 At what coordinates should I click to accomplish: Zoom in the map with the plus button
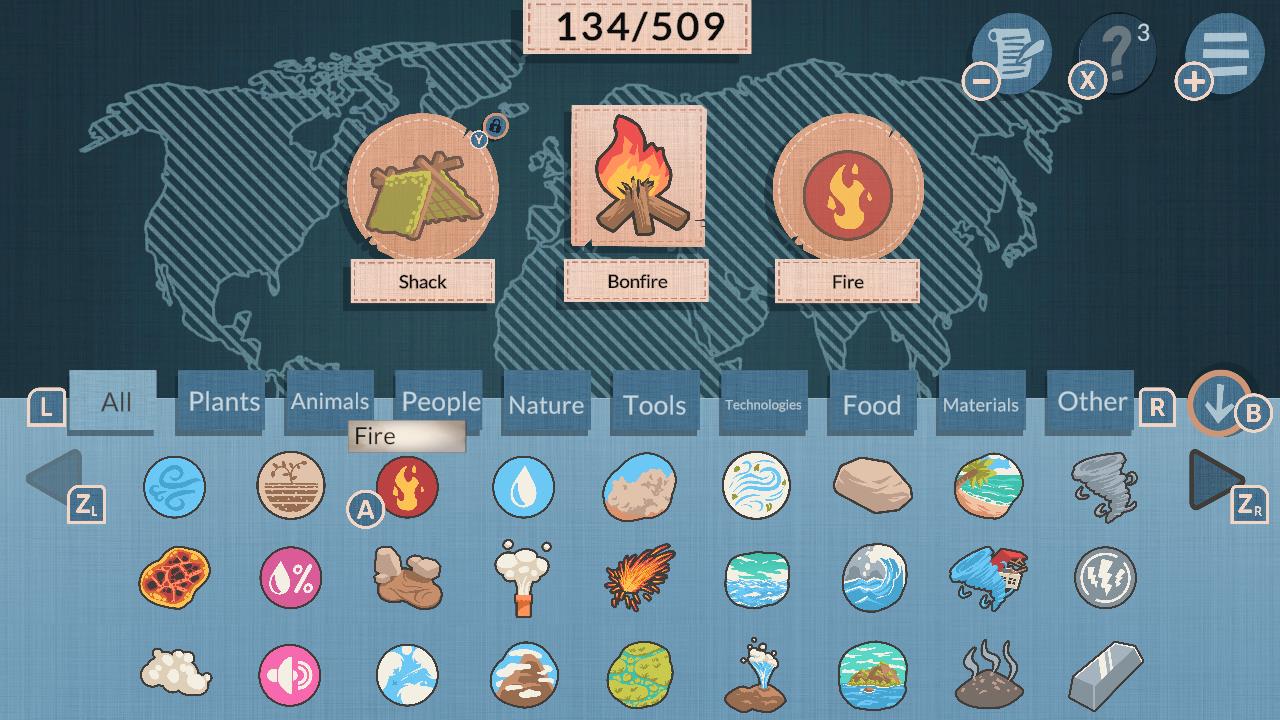coord(1193,80)
